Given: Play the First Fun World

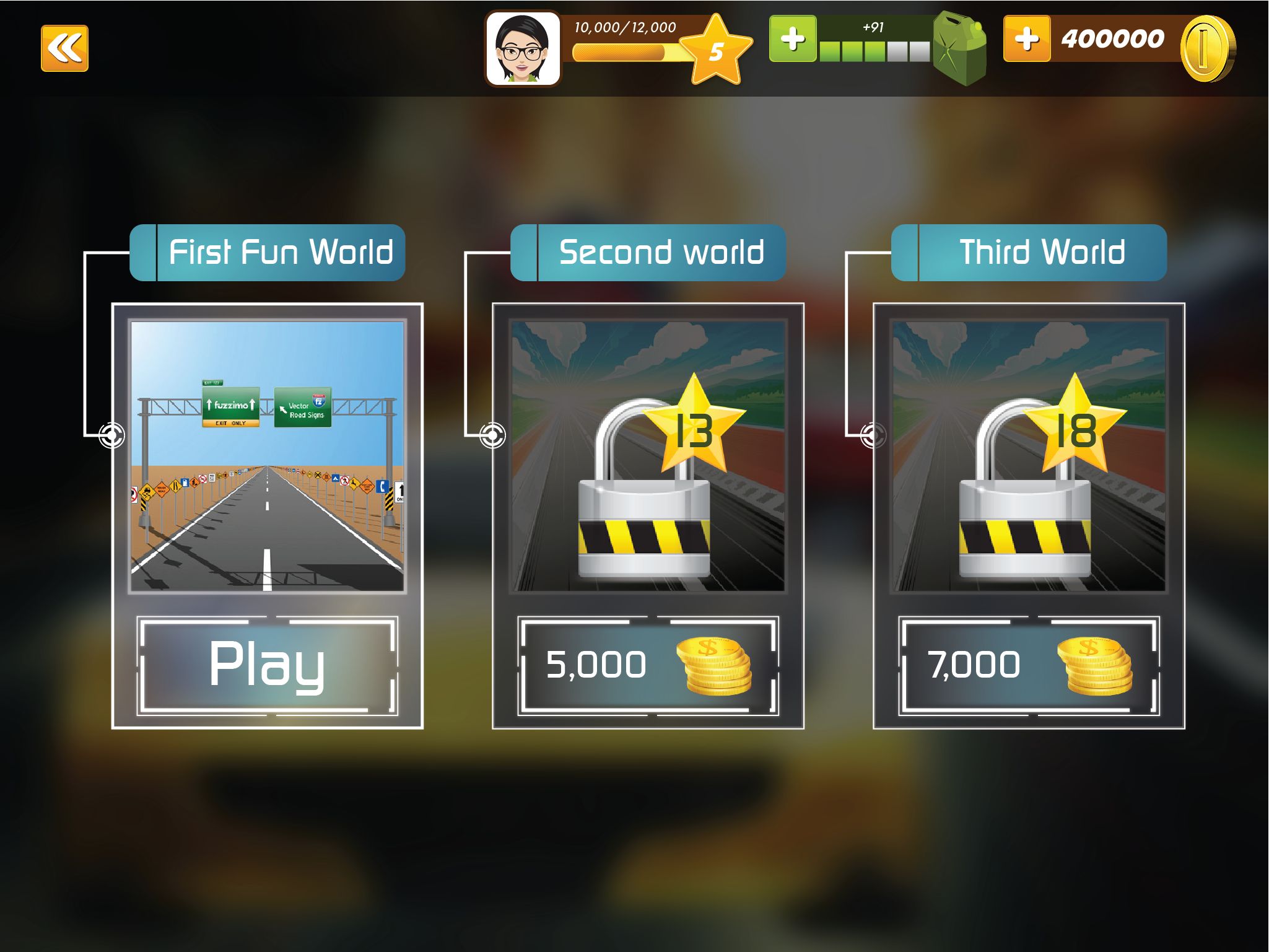Looking at the screenshot, I should [267, 665].
